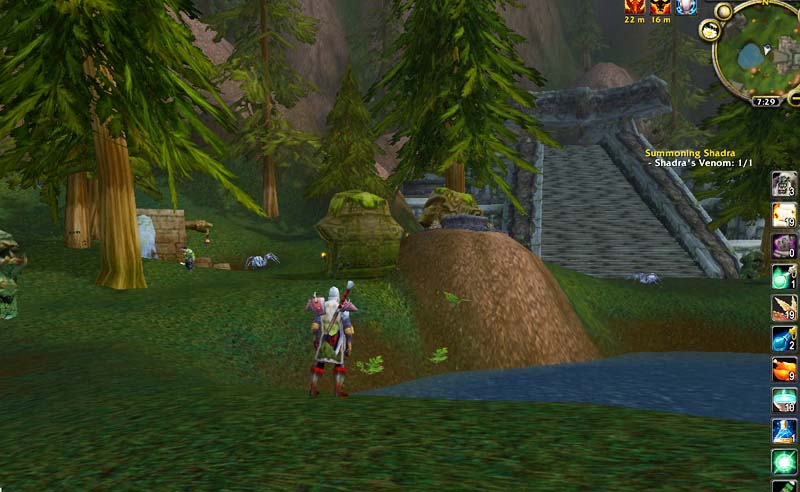The height and width of the screenshot is (492, 800).
Task: Use the stone face item with 3 charges
Action: [x=784, y=183]
